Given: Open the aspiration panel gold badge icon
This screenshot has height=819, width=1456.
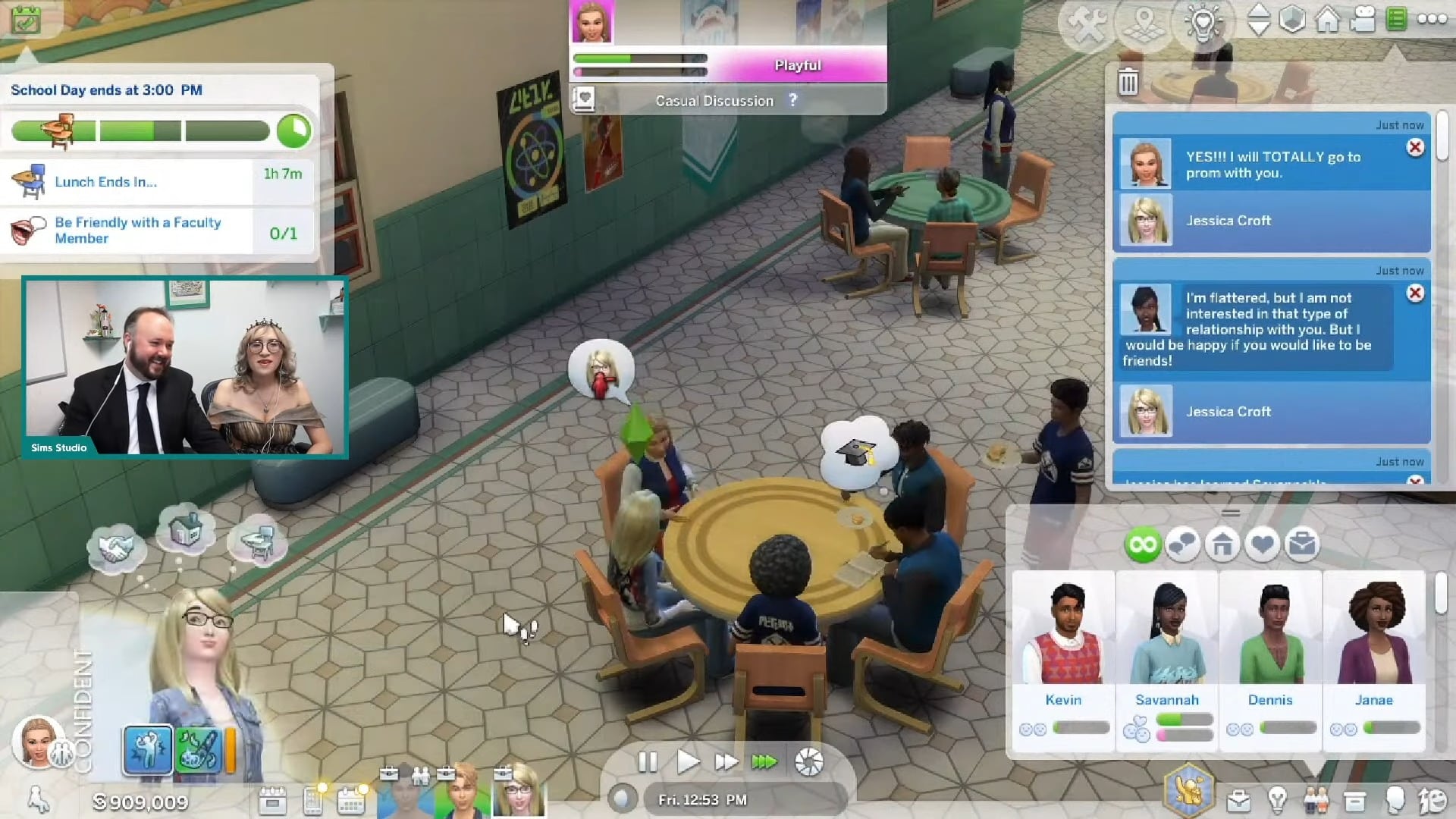Looking at the screenshot, I should [x=1189, y=789].
